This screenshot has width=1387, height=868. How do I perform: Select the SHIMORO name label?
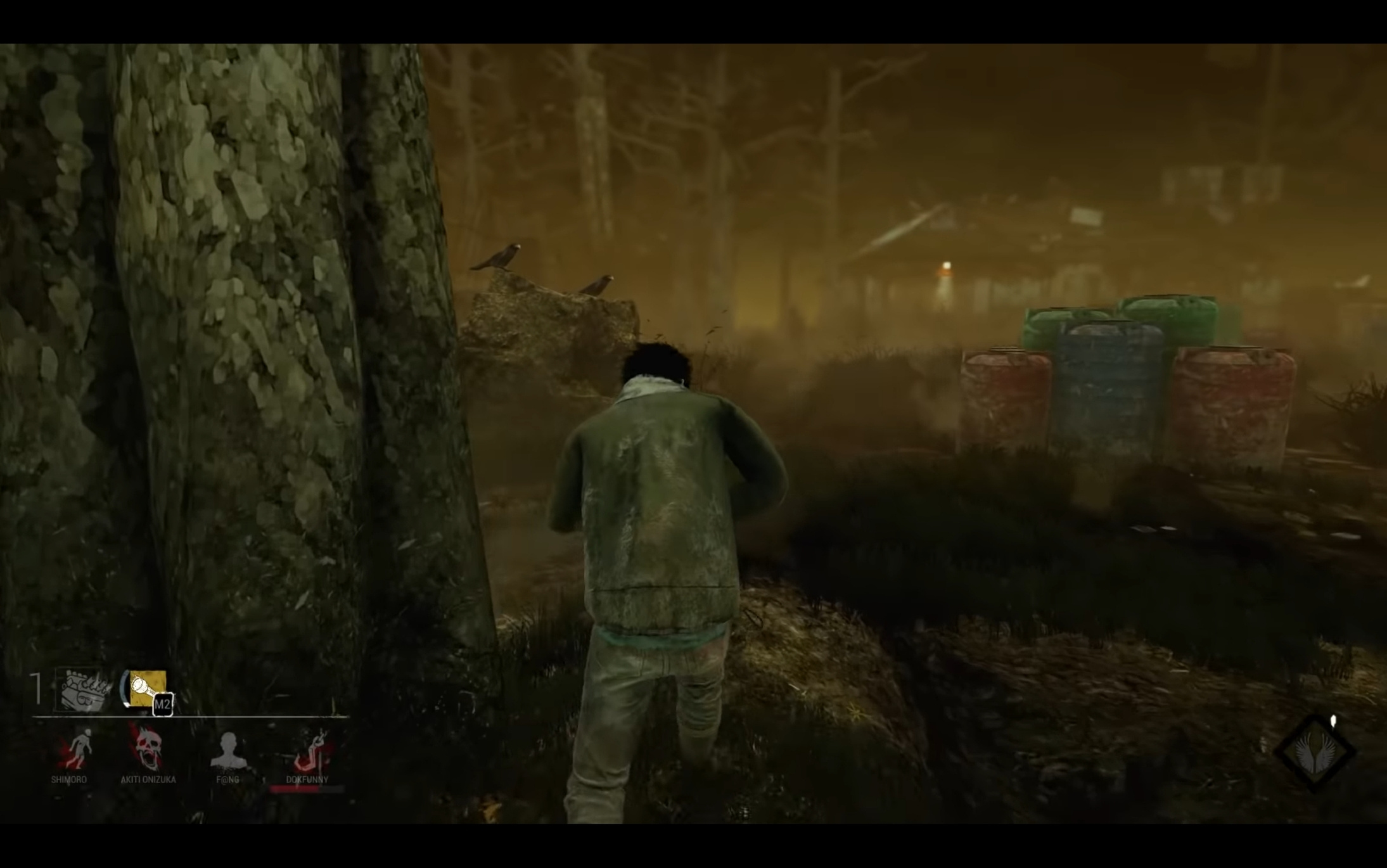coord(68,780)
